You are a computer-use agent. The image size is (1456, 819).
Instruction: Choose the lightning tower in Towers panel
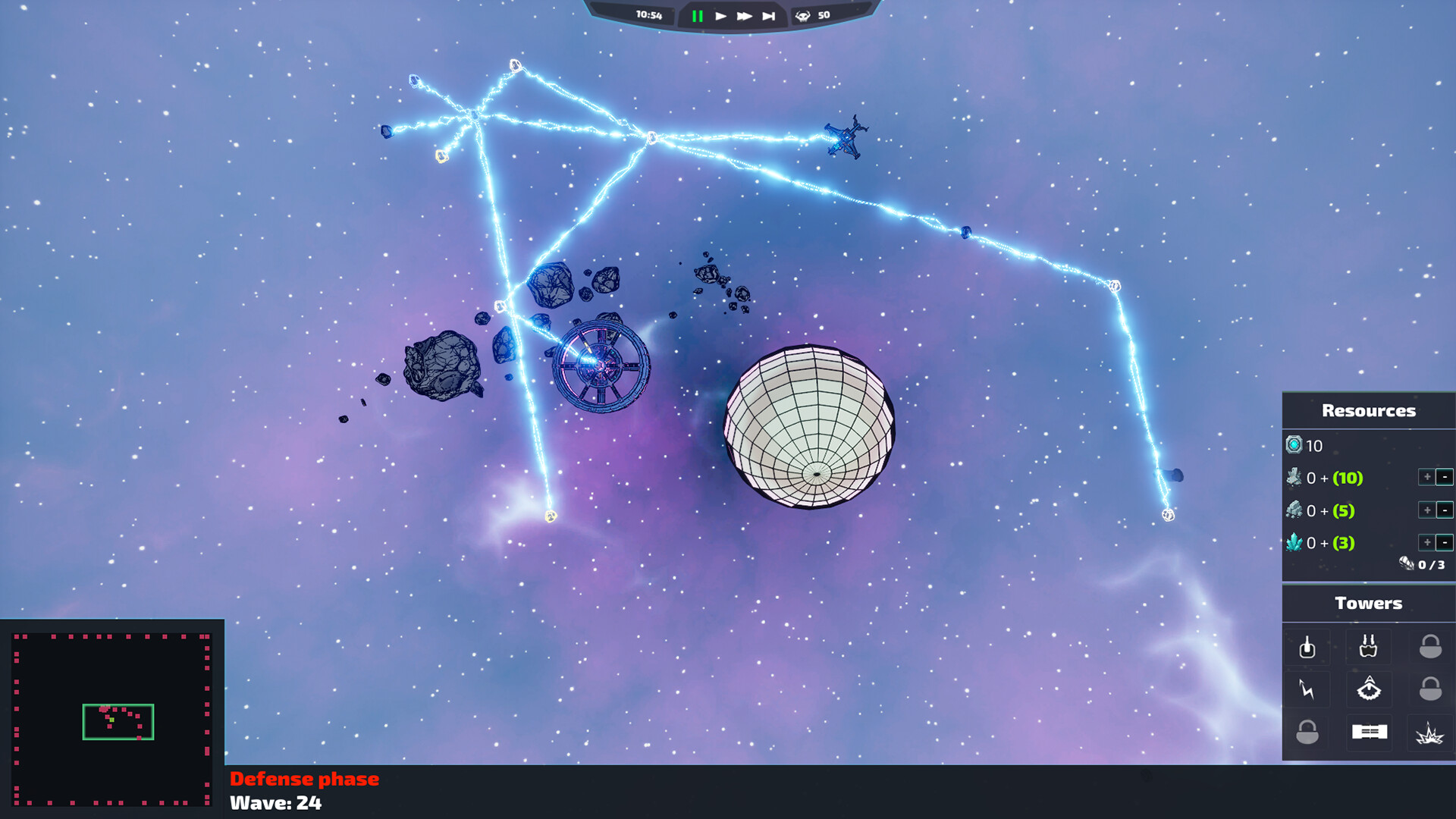coord(1307,689)
